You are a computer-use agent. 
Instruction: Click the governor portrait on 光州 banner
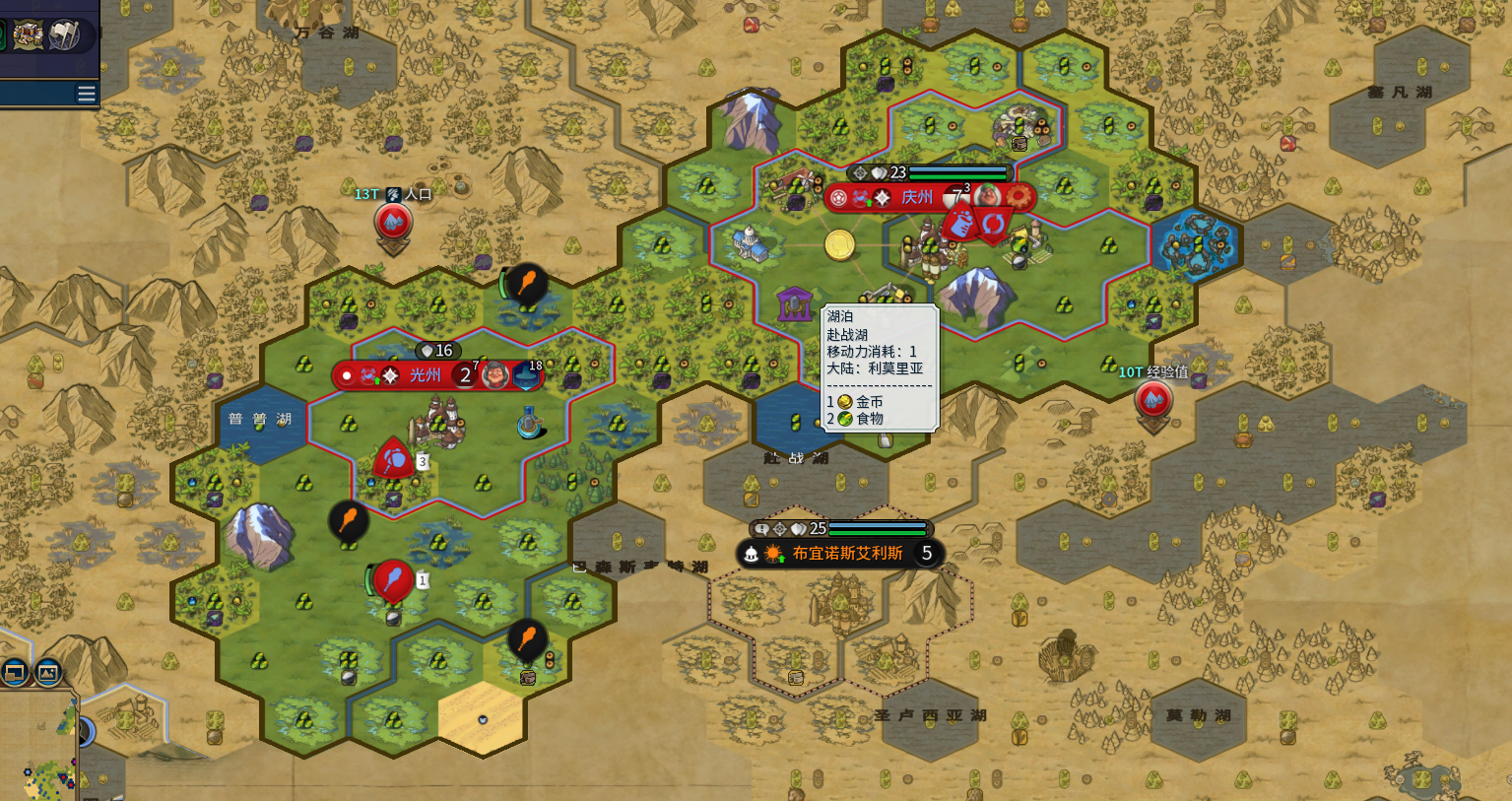(x=495, y=375)
